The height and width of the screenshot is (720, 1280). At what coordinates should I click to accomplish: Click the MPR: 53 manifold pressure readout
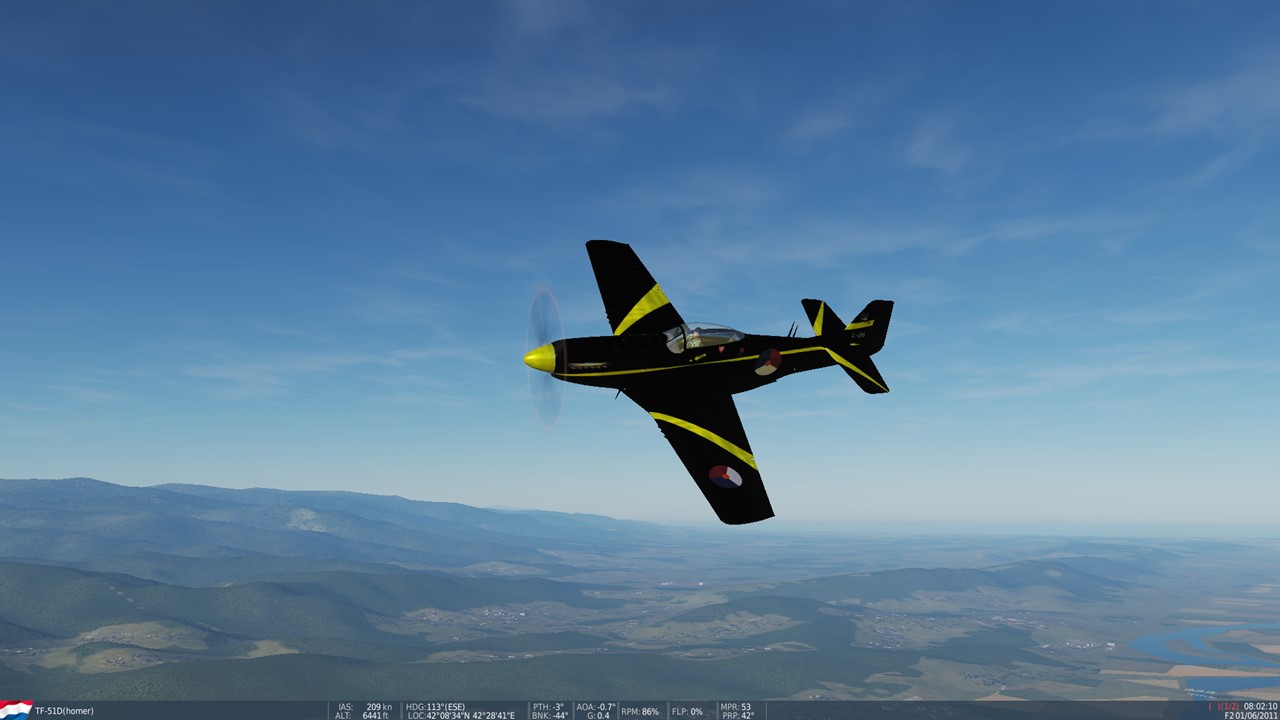tap(735, 706)
